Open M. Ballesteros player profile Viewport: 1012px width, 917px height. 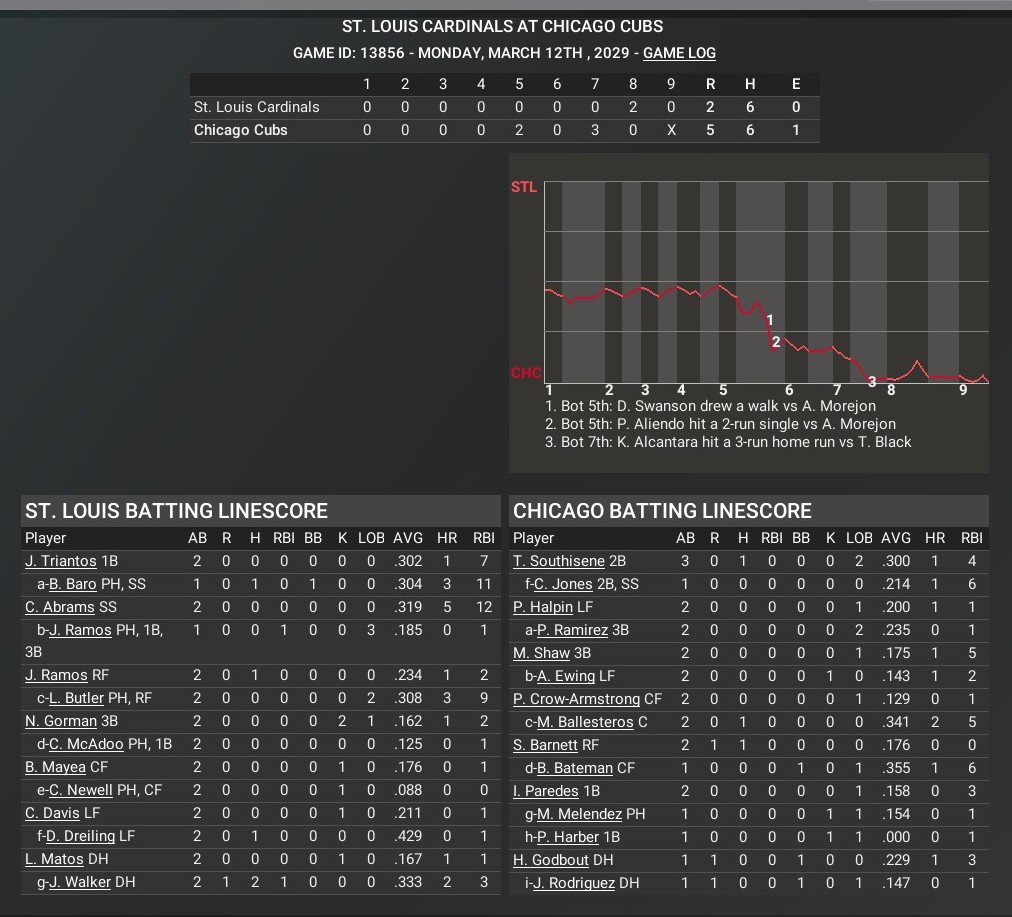[x=584, y=722]
